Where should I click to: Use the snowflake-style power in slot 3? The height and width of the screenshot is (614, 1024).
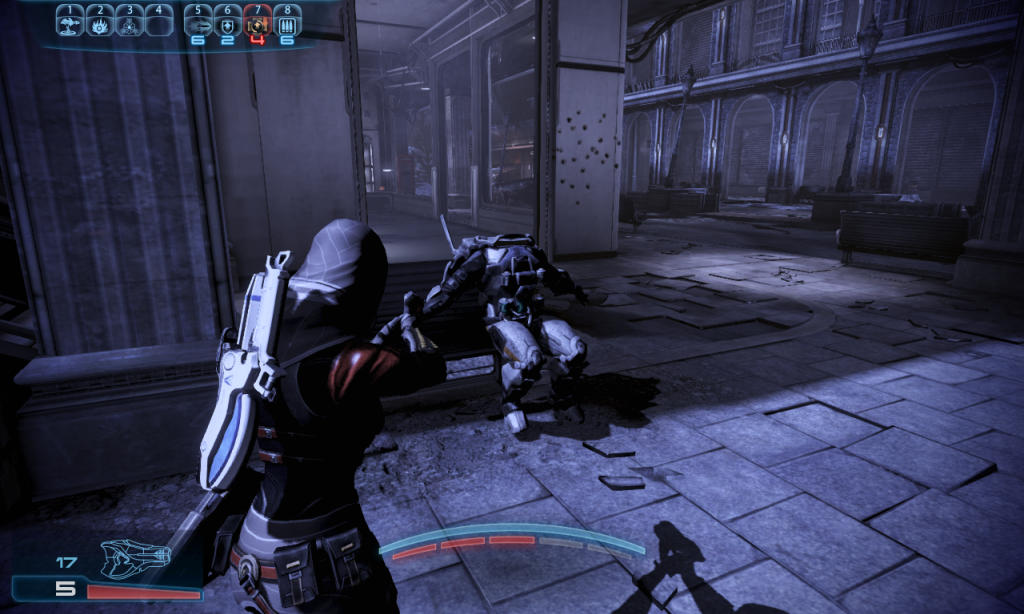pos(130,20)
